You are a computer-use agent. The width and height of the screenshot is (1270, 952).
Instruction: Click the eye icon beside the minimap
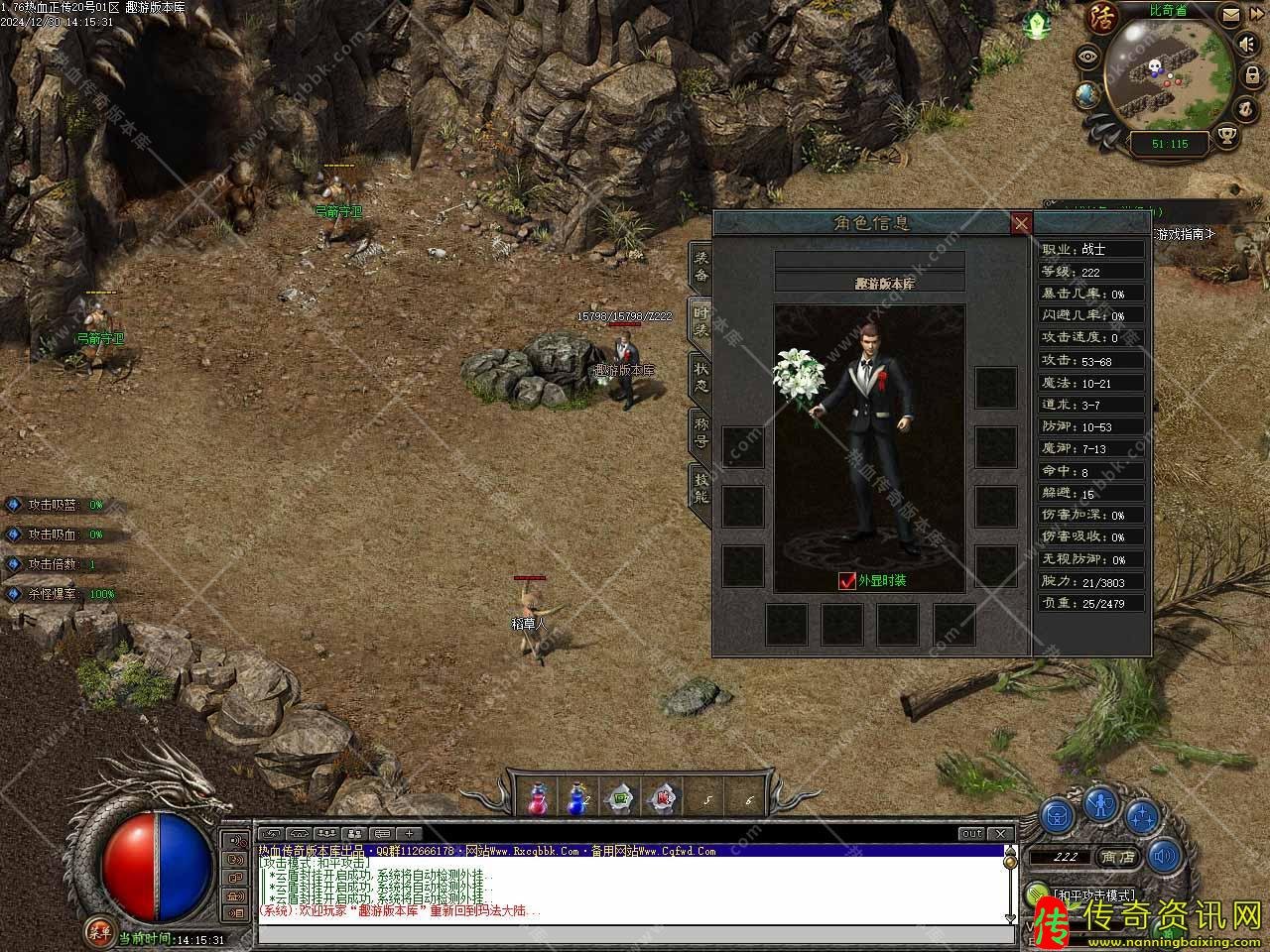point(1089,56)
